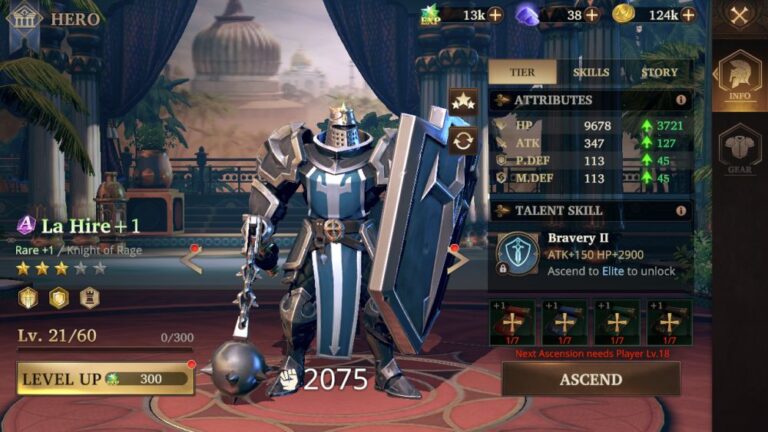
Task: Level up the hero for 300
Action: tap(105, 379)
